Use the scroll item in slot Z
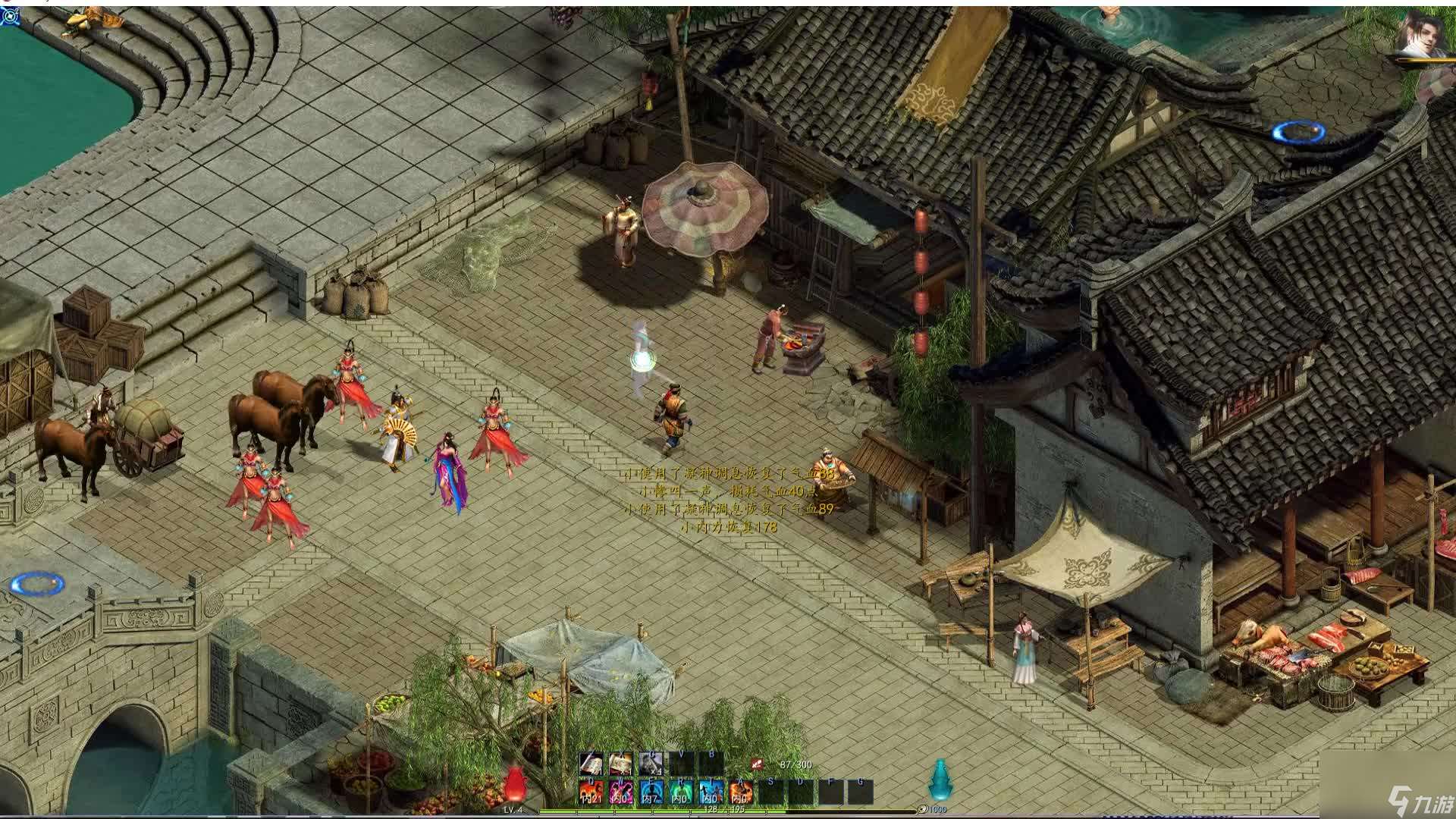This screenshot has height=819, width=1456. (591, 764)
